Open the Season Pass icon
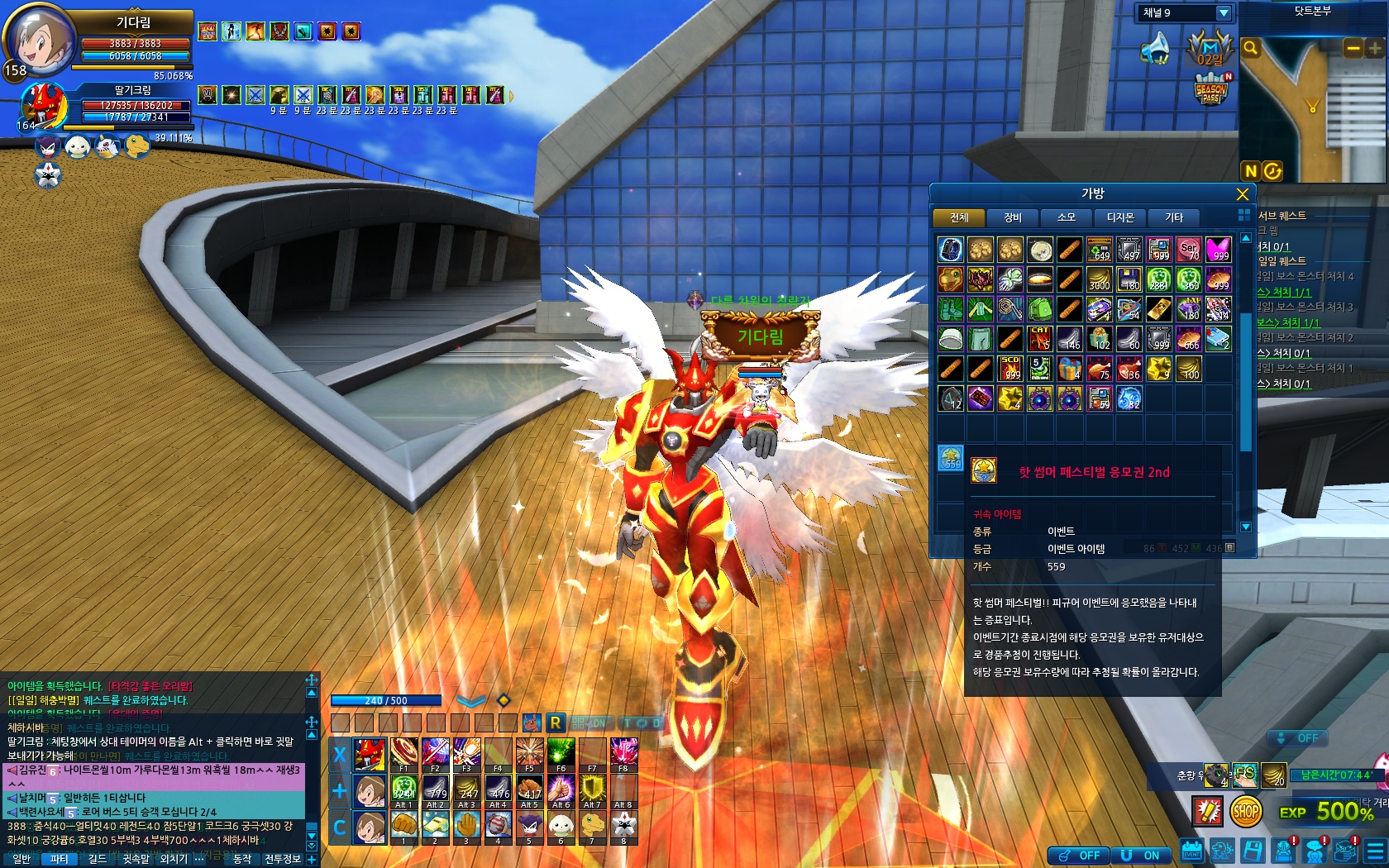1389x868 pixels. [1211, 89]
